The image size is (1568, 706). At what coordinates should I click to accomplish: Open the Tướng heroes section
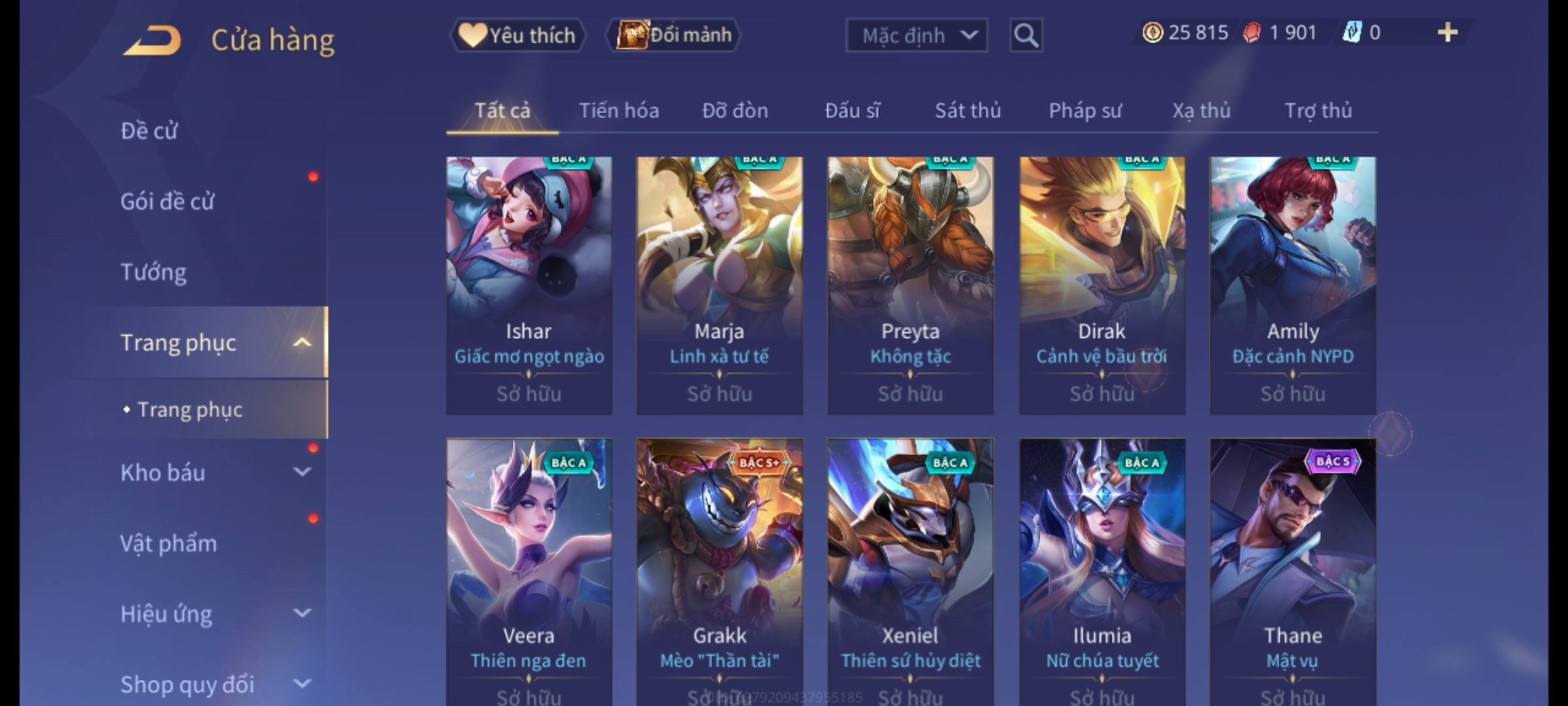(154, 272)
